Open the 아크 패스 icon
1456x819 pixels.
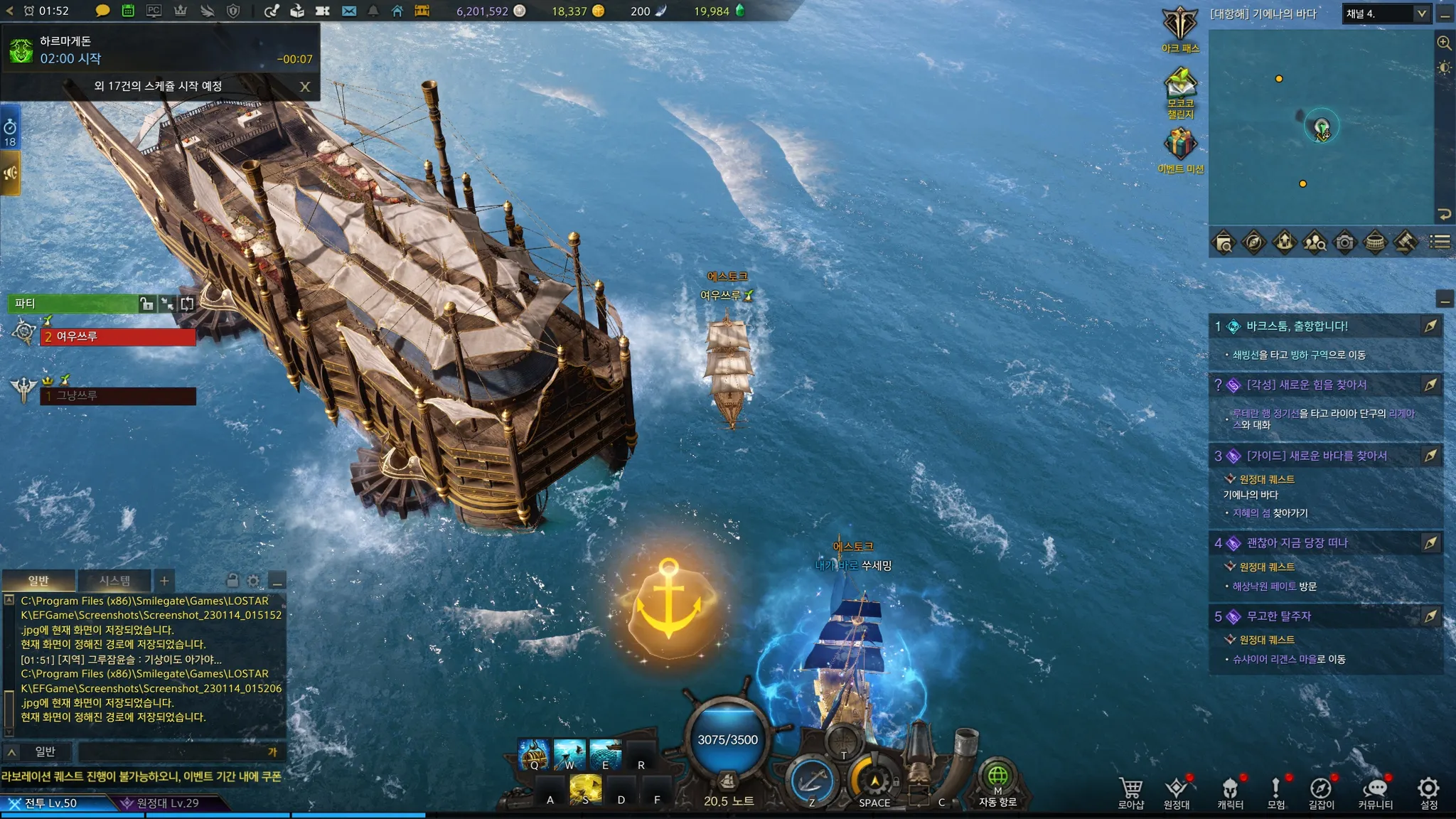pos(1180,27)
